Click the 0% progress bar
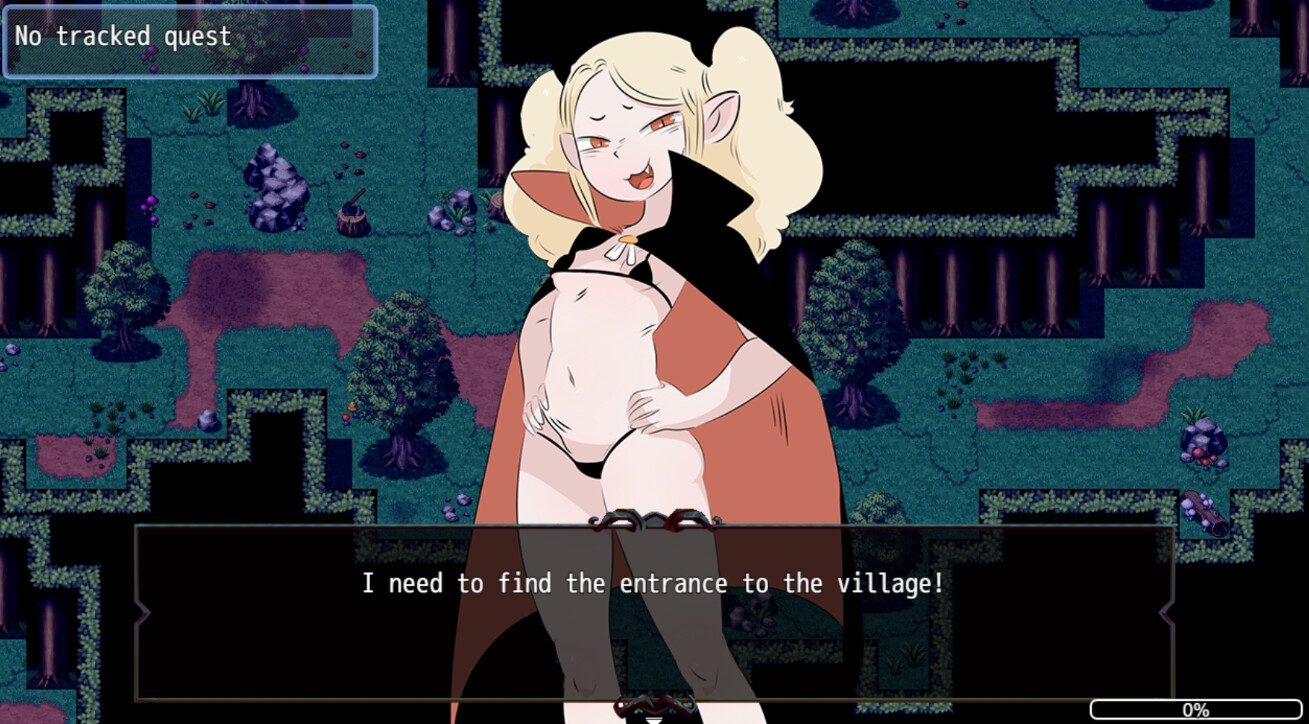Image resolution: width=1309 pixels, height=724 pixels. pyautogui.click(x=1197, y=712)
